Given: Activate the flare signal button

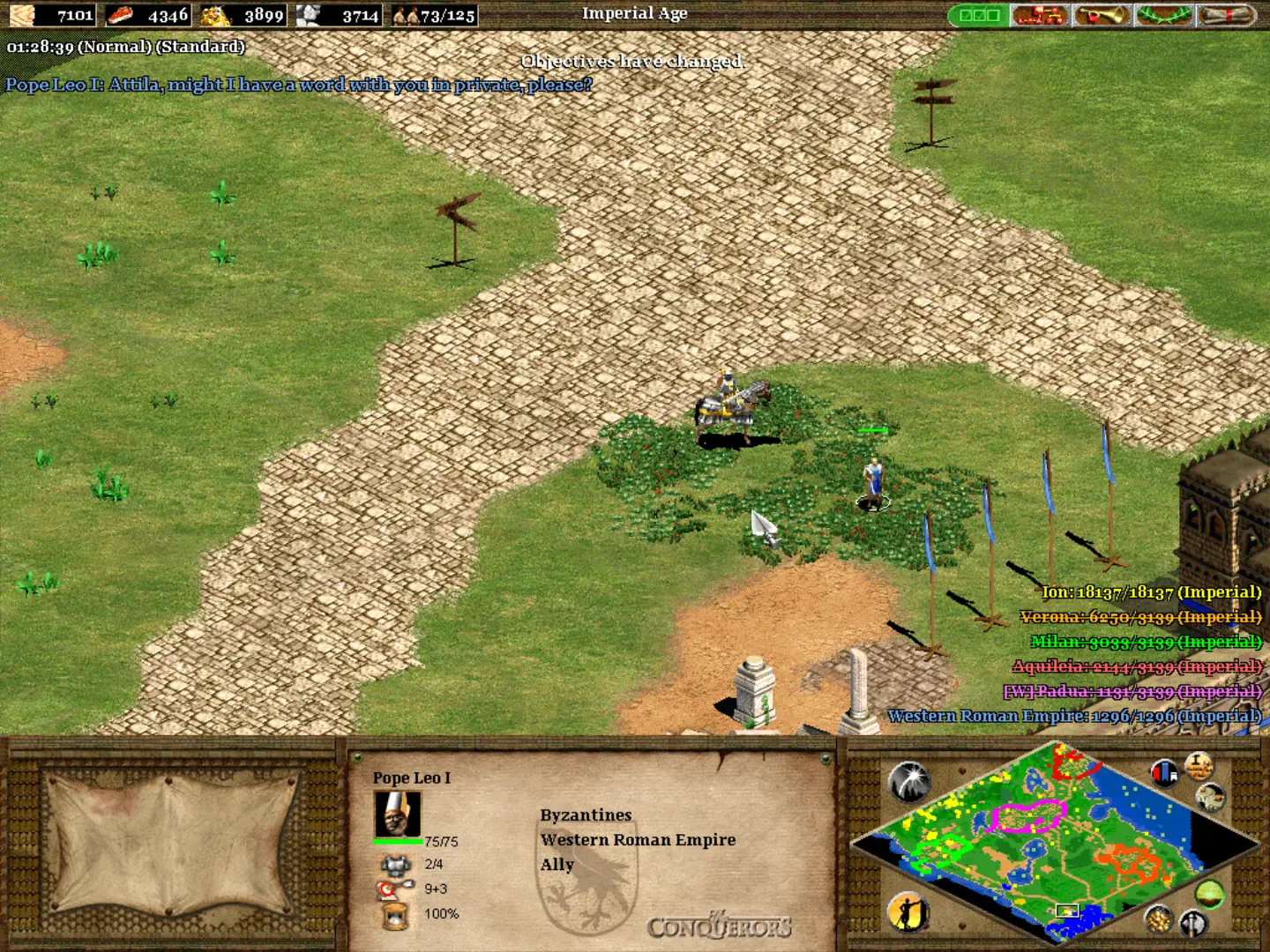Looking at the screenshot, I should (x=908, y=781).
